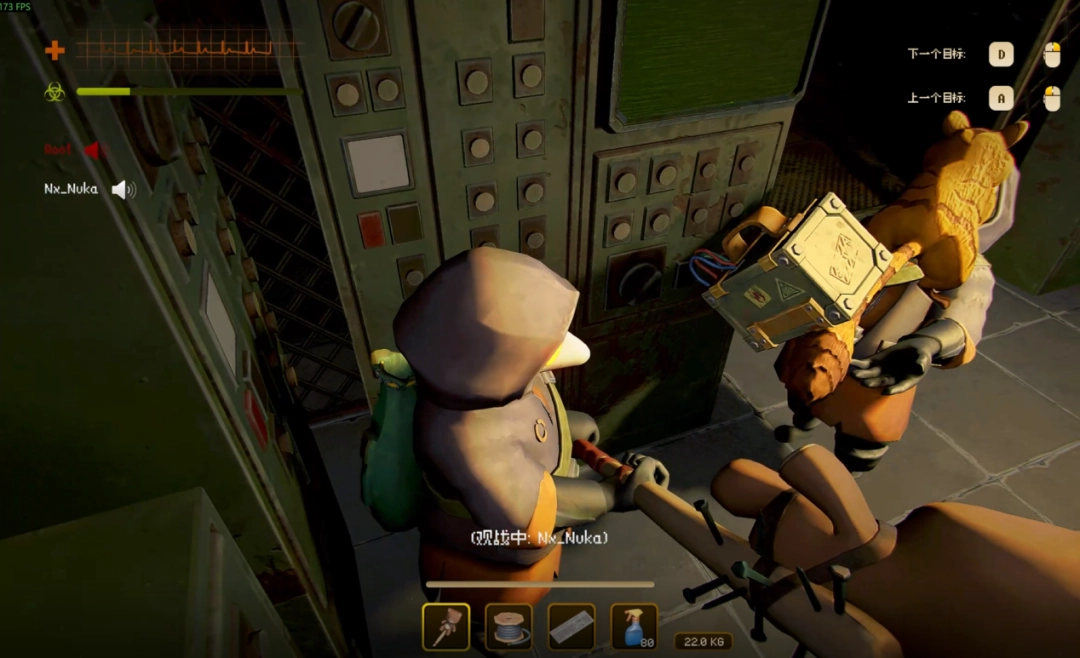Choose the cable spool inventory slot

point(509,627)
